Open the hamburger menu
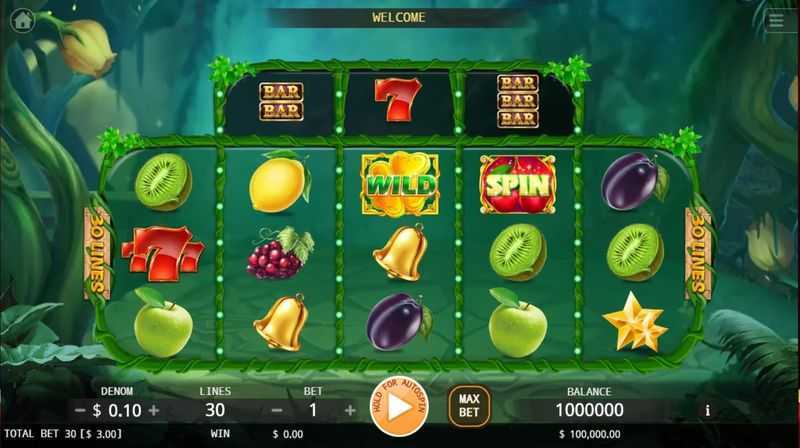Image resolution: width=800 pixels, height=448 pixels. [776, 19]
